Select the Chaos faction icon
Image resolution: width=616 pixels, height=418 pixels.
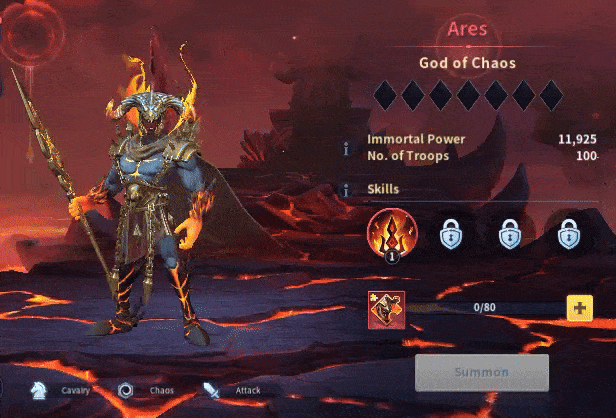(x=126, y=390)
